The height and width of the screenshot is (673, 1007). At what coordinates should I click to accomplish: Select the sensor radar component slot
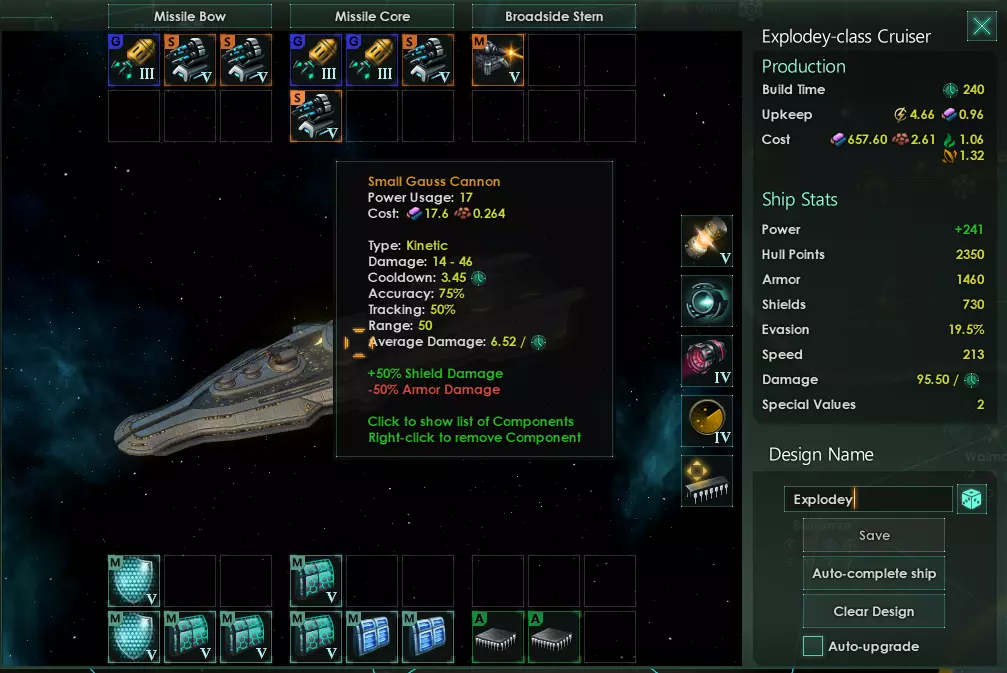coord(707,421)
